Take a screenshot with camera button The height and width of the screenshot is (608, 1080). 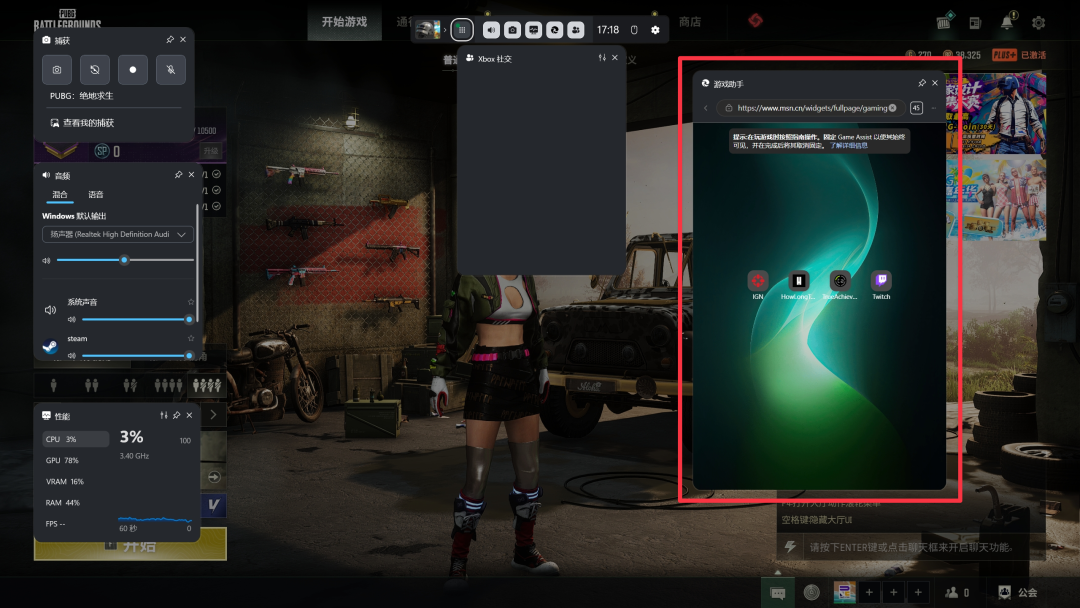point(57,70)
